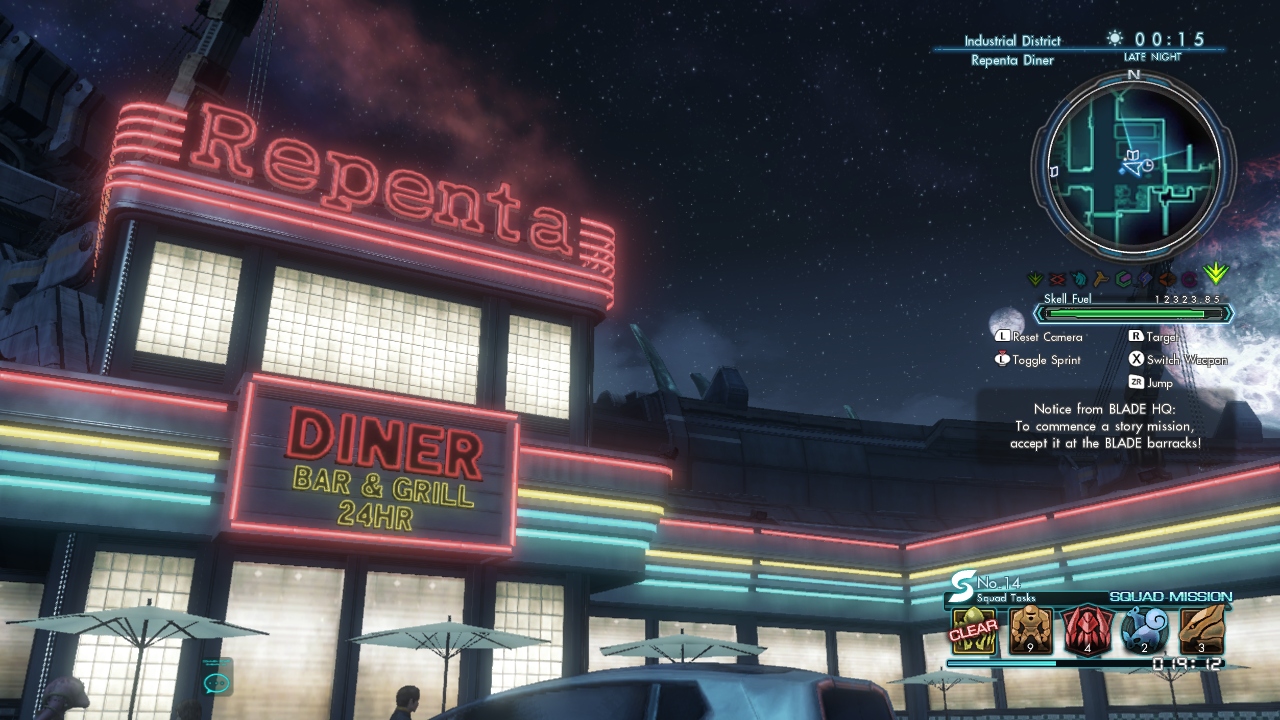Click the Repenta Diner location label
This screenshot has width=1280, height=720.
(x=1012, y=60)
